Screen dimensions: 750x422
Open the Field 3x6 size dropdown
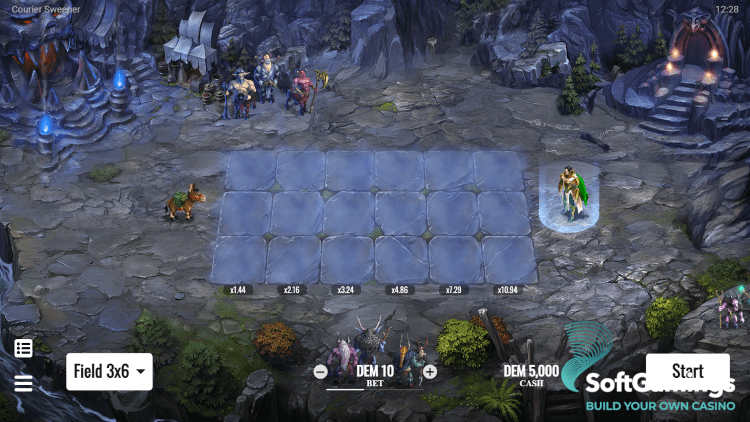pos(109,371)
